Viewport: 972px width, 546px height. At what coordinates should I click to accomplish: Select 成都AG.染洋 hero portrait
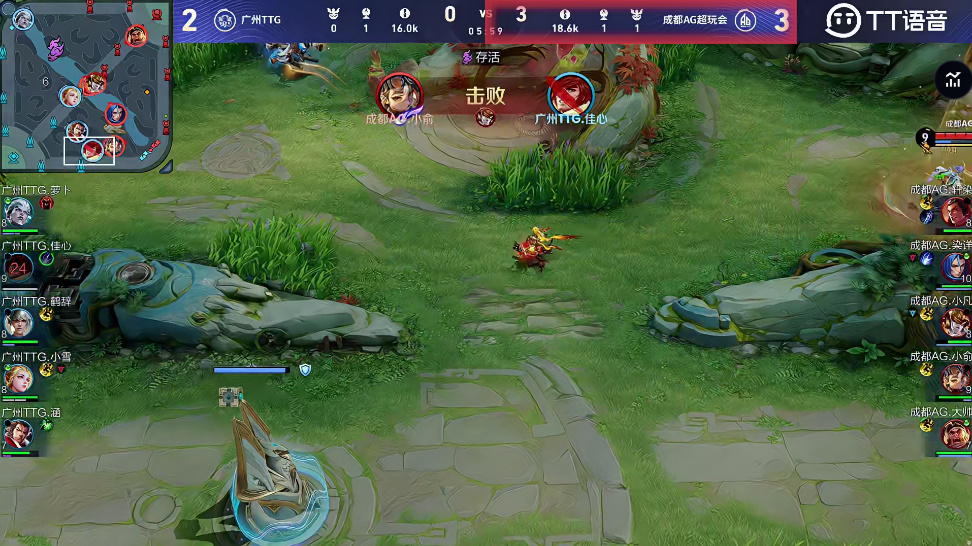[955, 267]
